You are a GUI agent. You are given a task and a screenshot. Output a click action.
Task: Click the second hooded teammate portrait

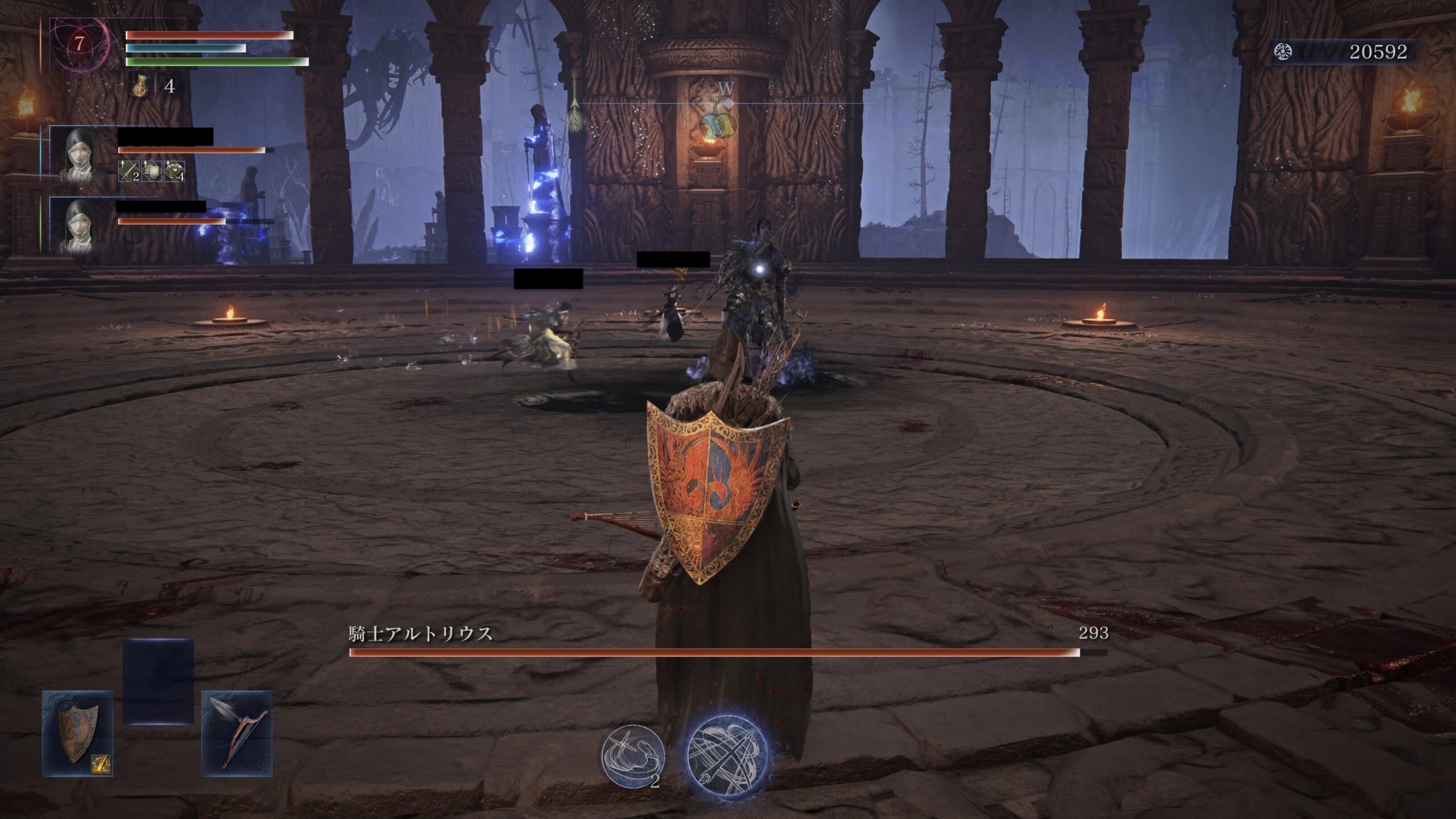pyautogui.click(x=79, y=225)
